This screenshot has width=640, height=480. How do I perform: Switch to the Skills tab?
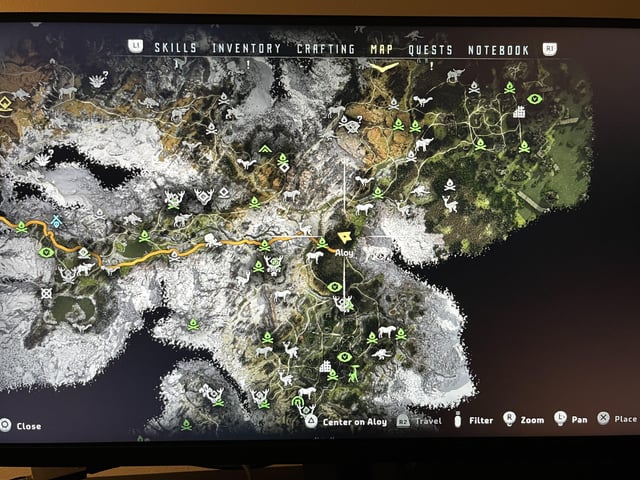pos(175,49)
